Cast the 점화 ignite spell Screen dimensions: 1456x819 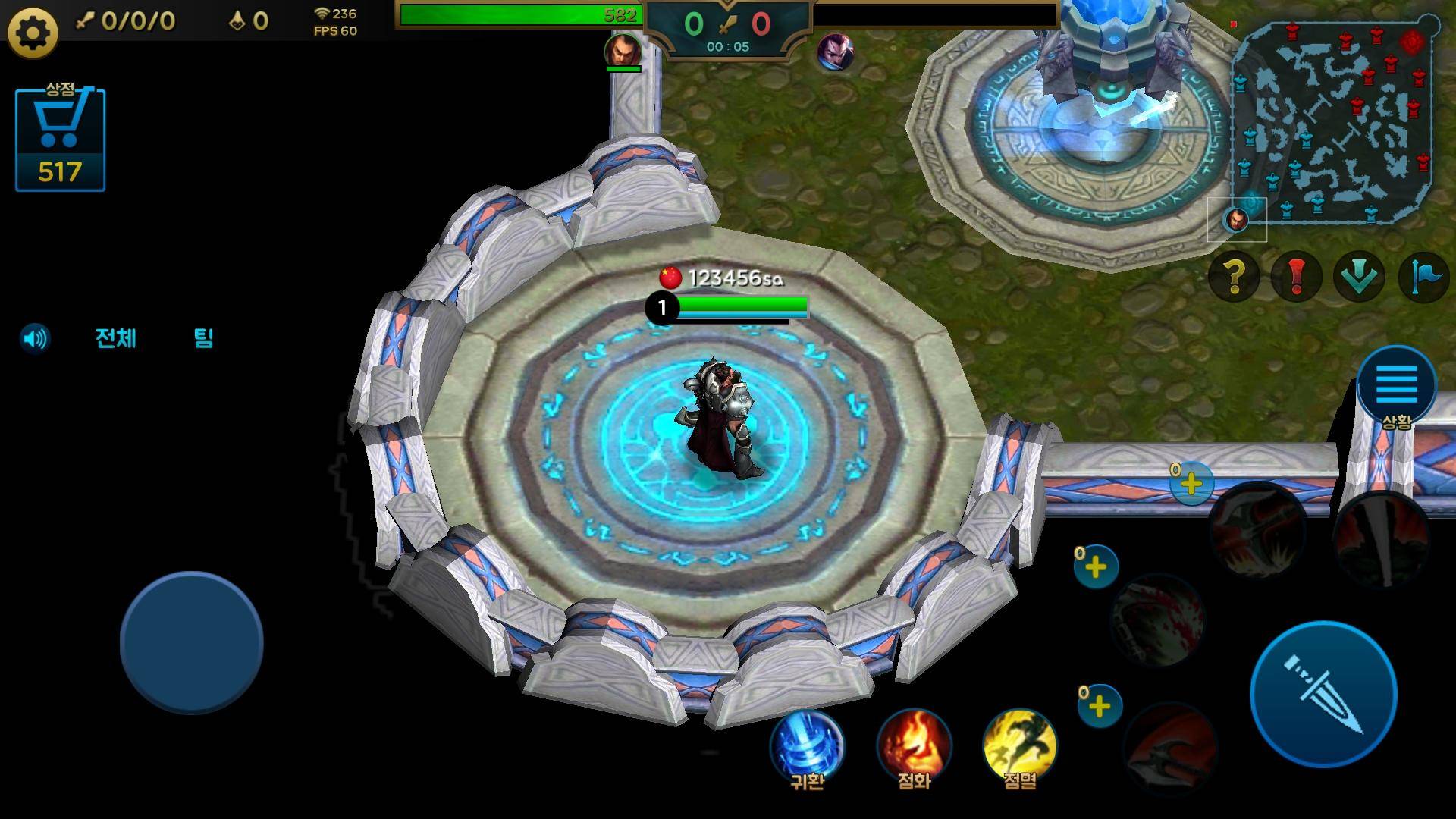[x=914, y=746]
